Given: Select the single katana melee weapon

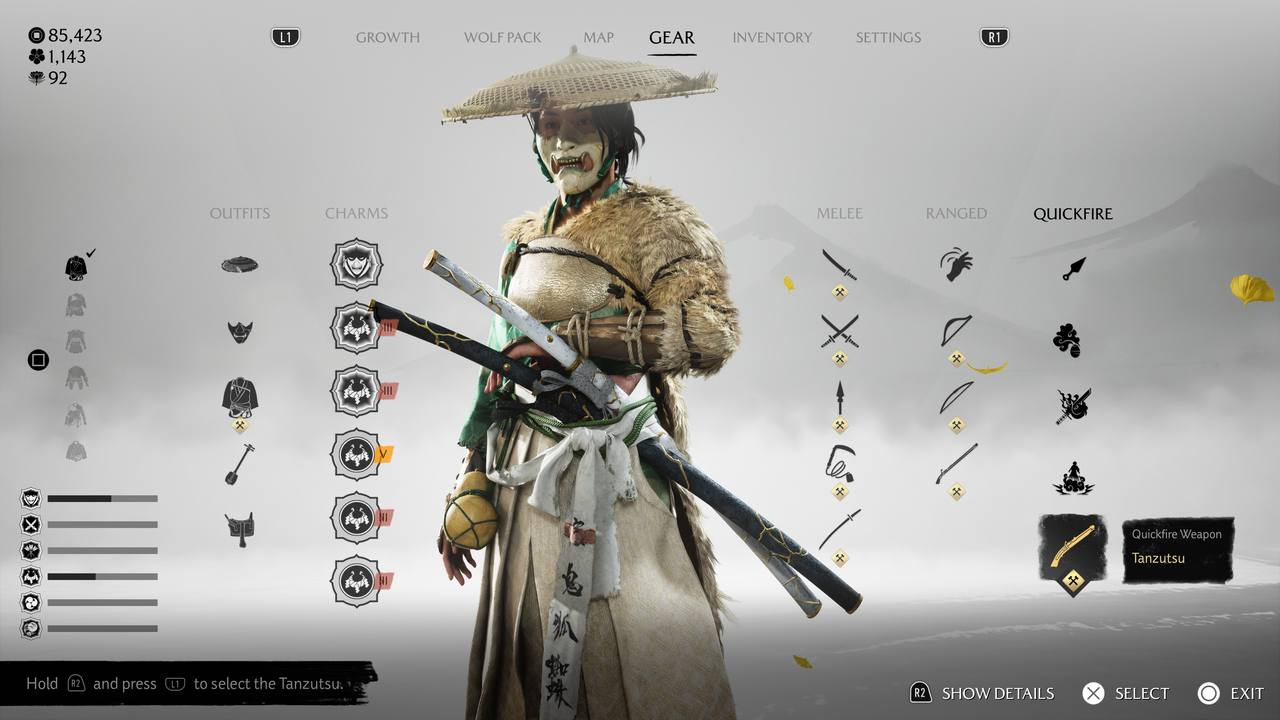Looking at the screenshot, I should 839,265.
